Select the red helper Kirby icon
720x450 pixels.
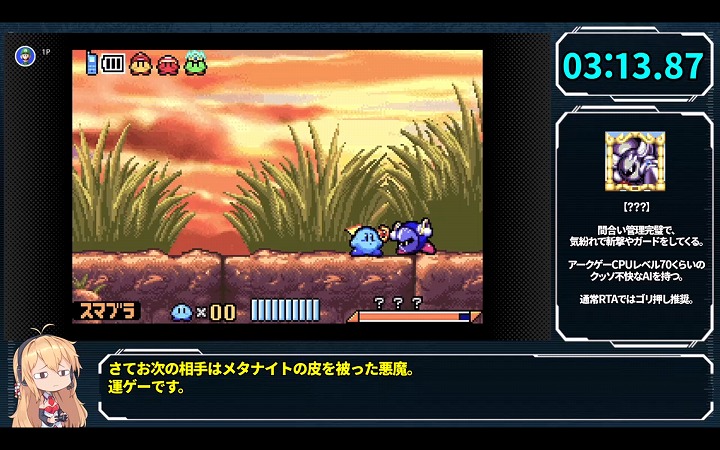(x=167, y=65)
